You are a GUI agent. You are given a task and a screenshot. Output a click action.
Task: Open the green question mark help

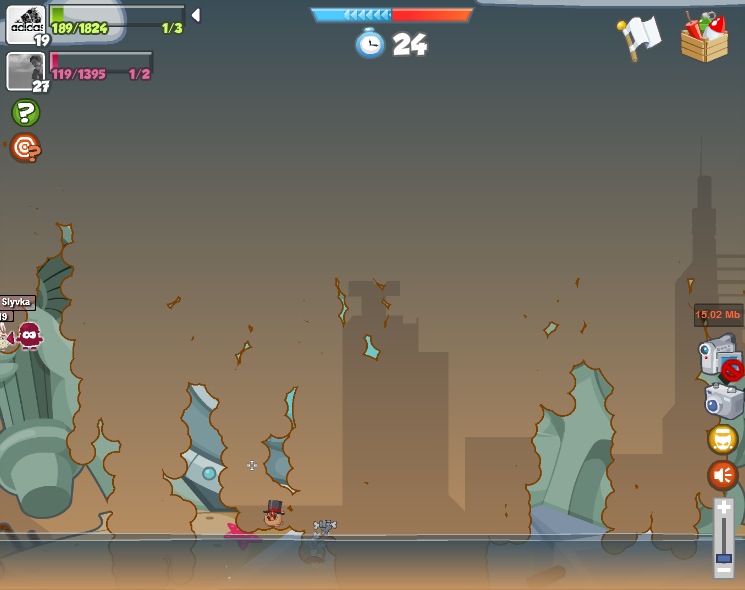[25, 113]
